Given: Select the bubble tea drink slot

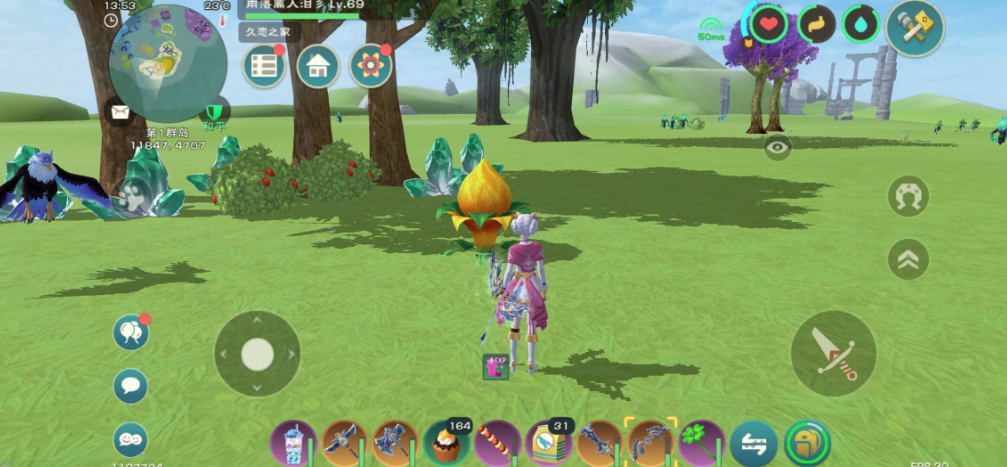Looking at the screenshot, I should tap(293, 442).
